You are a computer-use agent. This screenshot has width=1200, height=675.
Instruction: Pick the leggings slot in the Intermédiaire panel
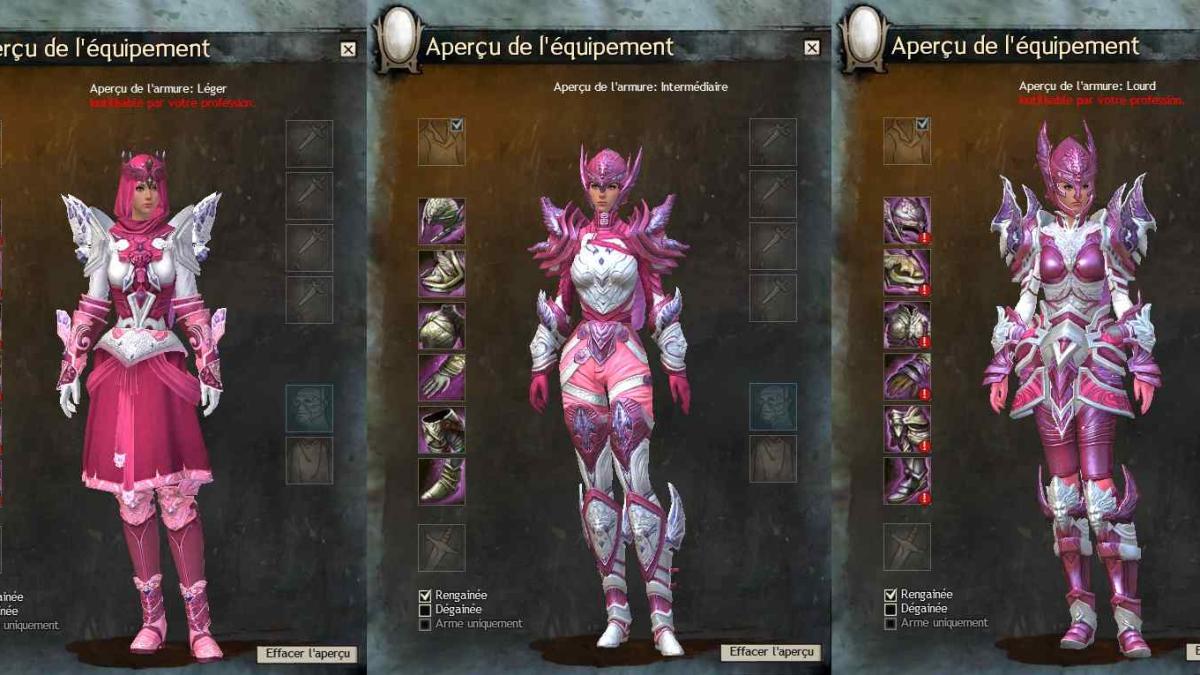tap(441, 429)
